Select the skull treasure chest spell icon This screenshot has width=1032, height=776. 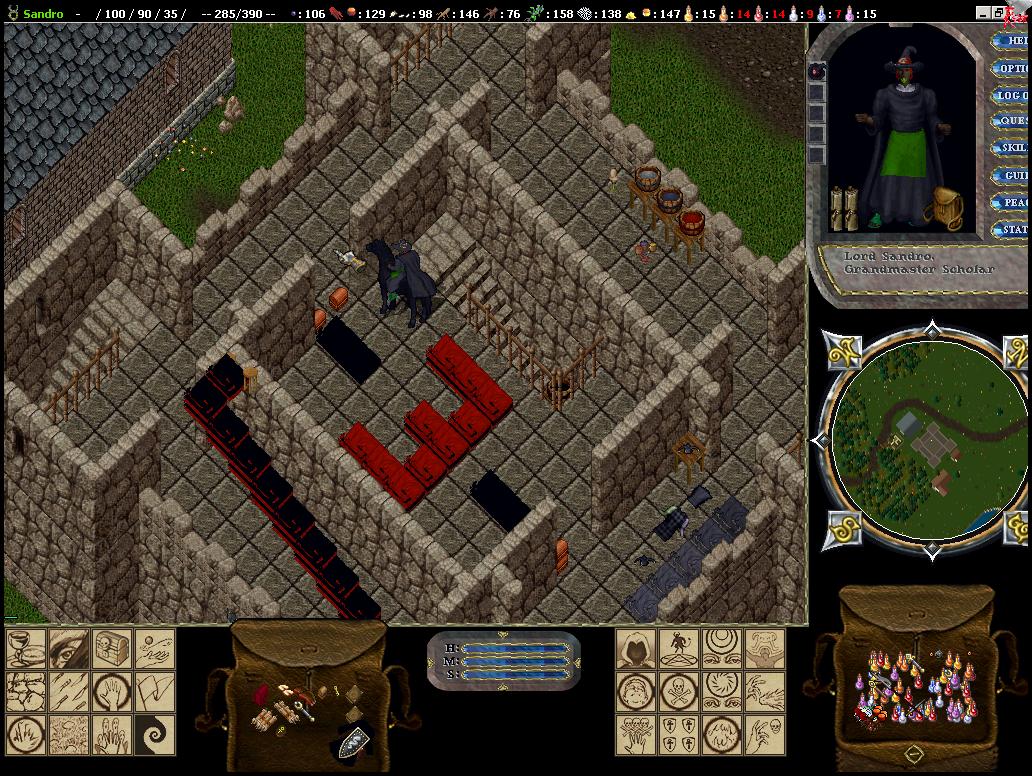tap(112, 648)
